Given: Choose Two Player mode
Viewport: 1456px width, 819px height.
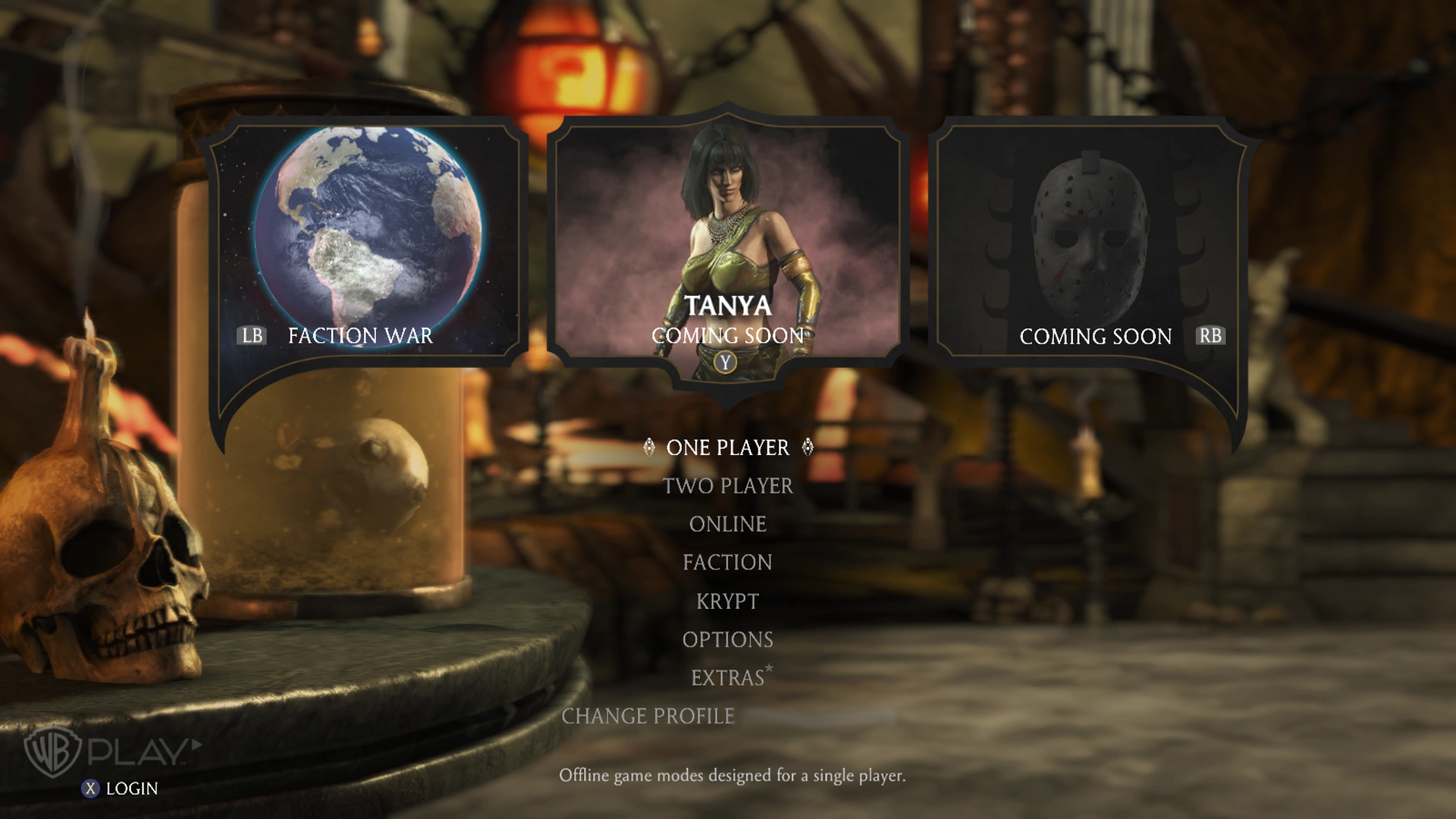Looking at the screenshot, I should coord(727,486).
